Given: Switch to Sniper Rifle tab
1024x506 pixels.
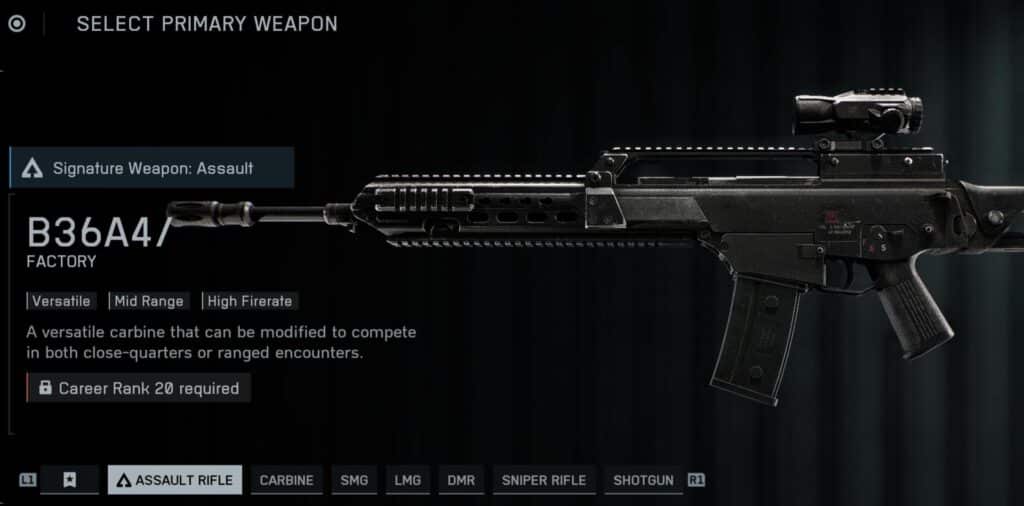Looking at the screenshot, I should tap(544, 480).
